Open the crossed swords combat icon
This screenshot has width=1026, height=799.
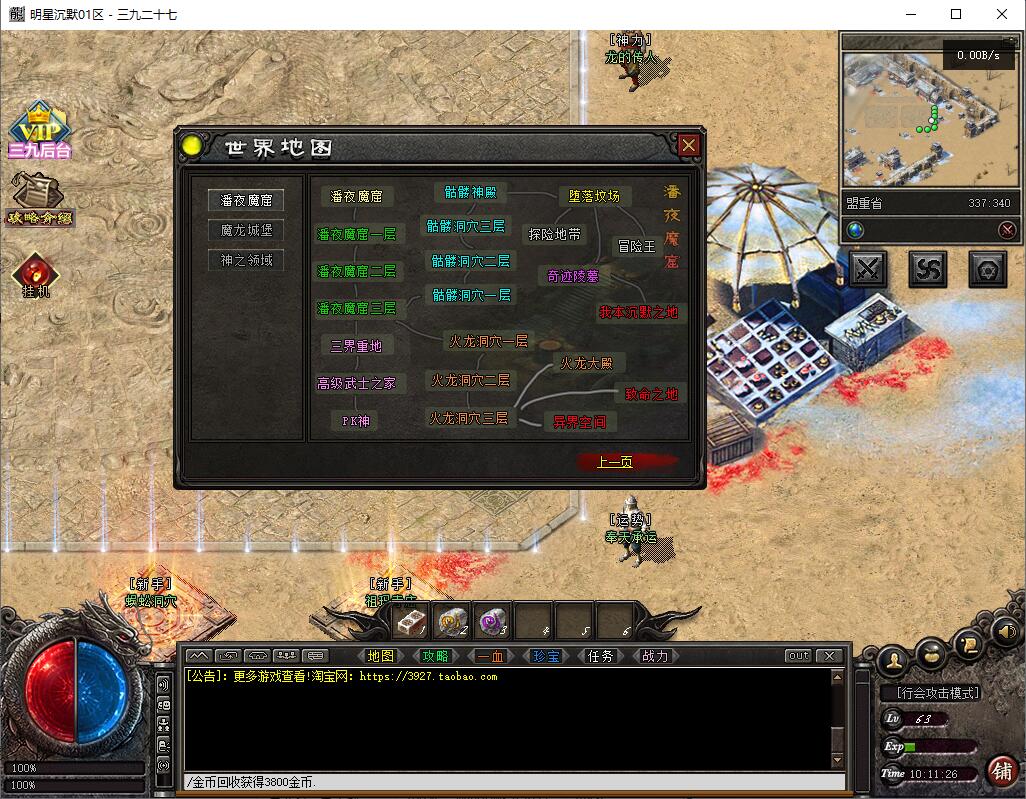click(868, 268)
